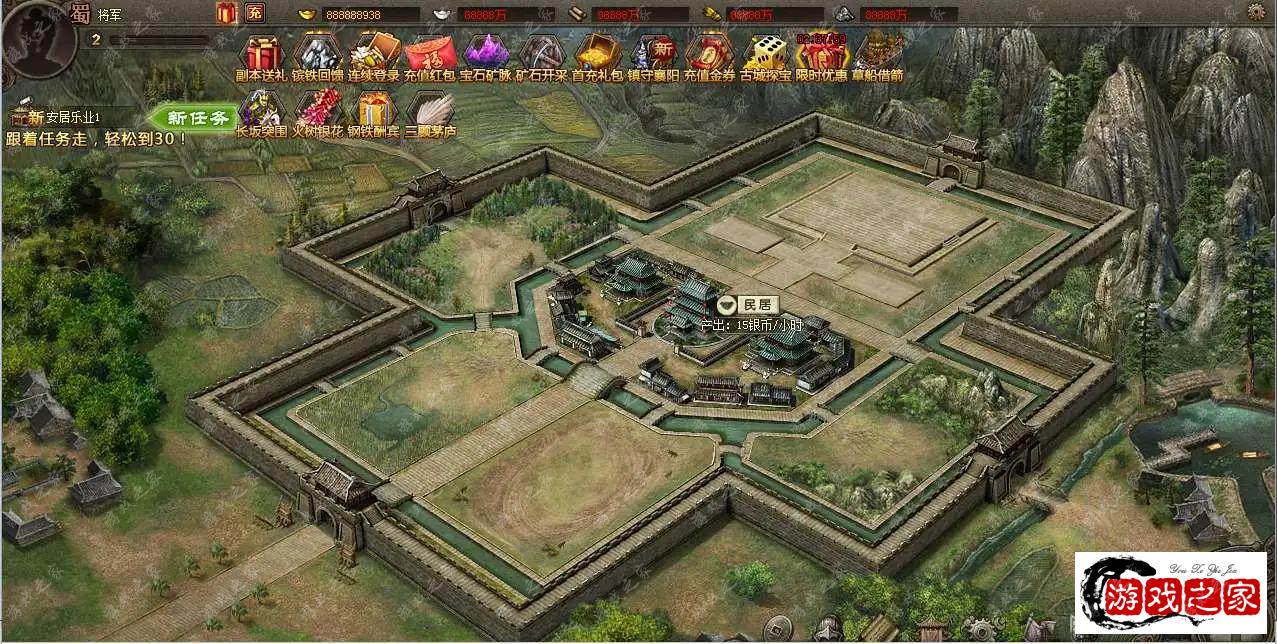Open the 三顾茅庐 feather fan event

click(x=430, y=110)
